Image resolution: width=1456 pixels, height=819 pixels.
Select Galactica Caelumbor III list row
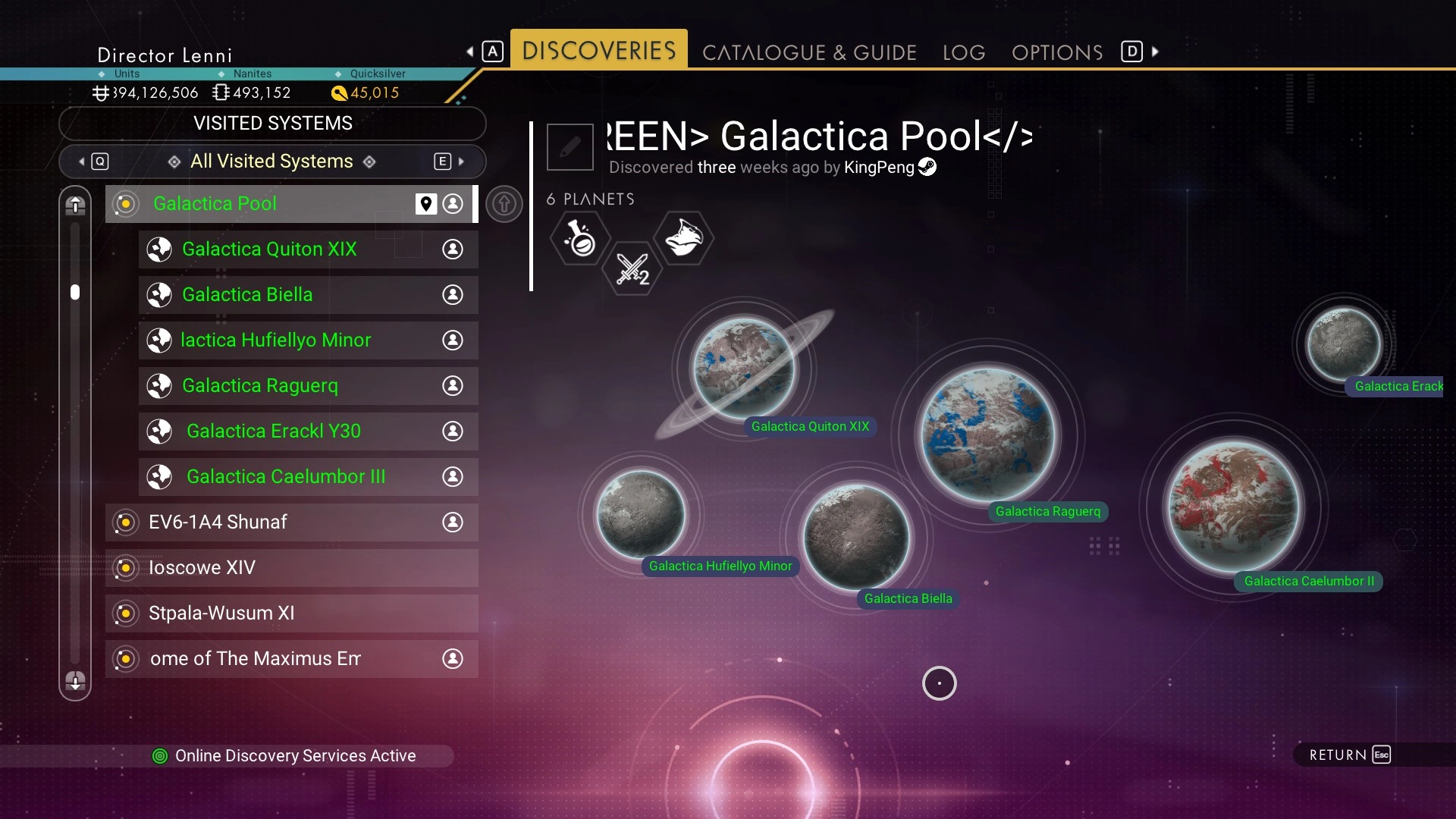[x=288, y=477]
